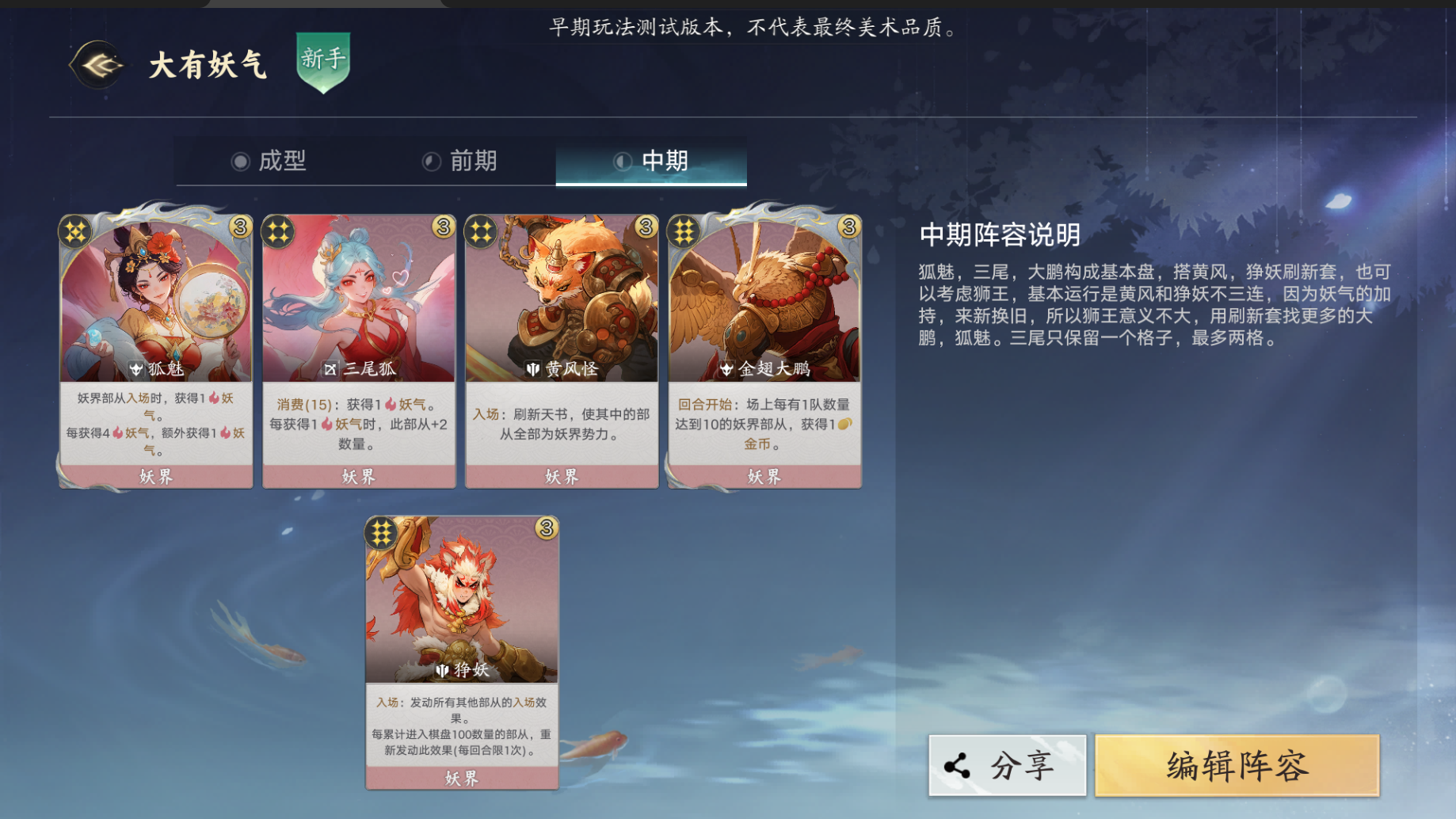Viewport: 1456px width, 819px height.
Task: Click the share icon on the 分享 button
Action: click(x=956, y=764)
